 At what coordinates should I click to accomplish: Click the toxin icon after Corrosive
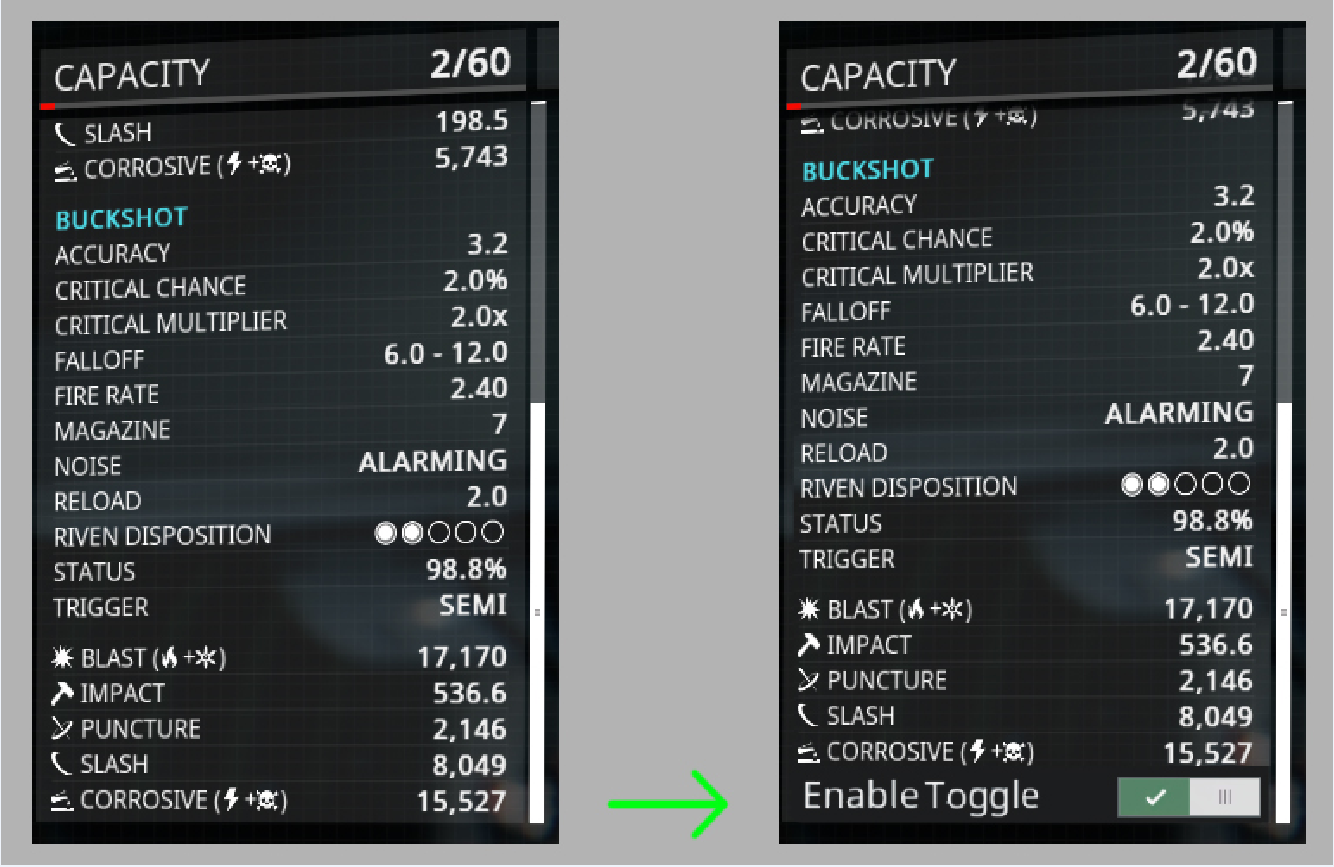click(266, 800)
